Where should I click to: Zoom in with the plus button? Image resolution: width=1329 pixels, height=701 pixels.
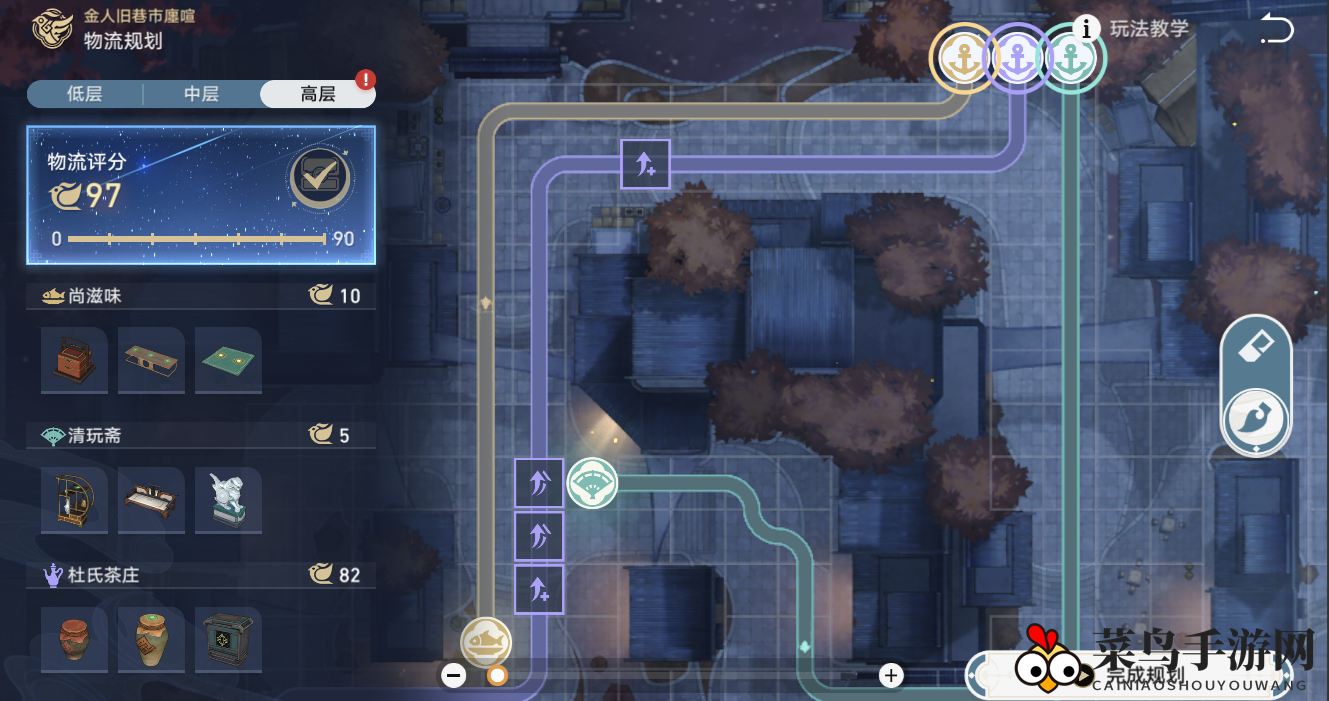[x=891, y=676]
